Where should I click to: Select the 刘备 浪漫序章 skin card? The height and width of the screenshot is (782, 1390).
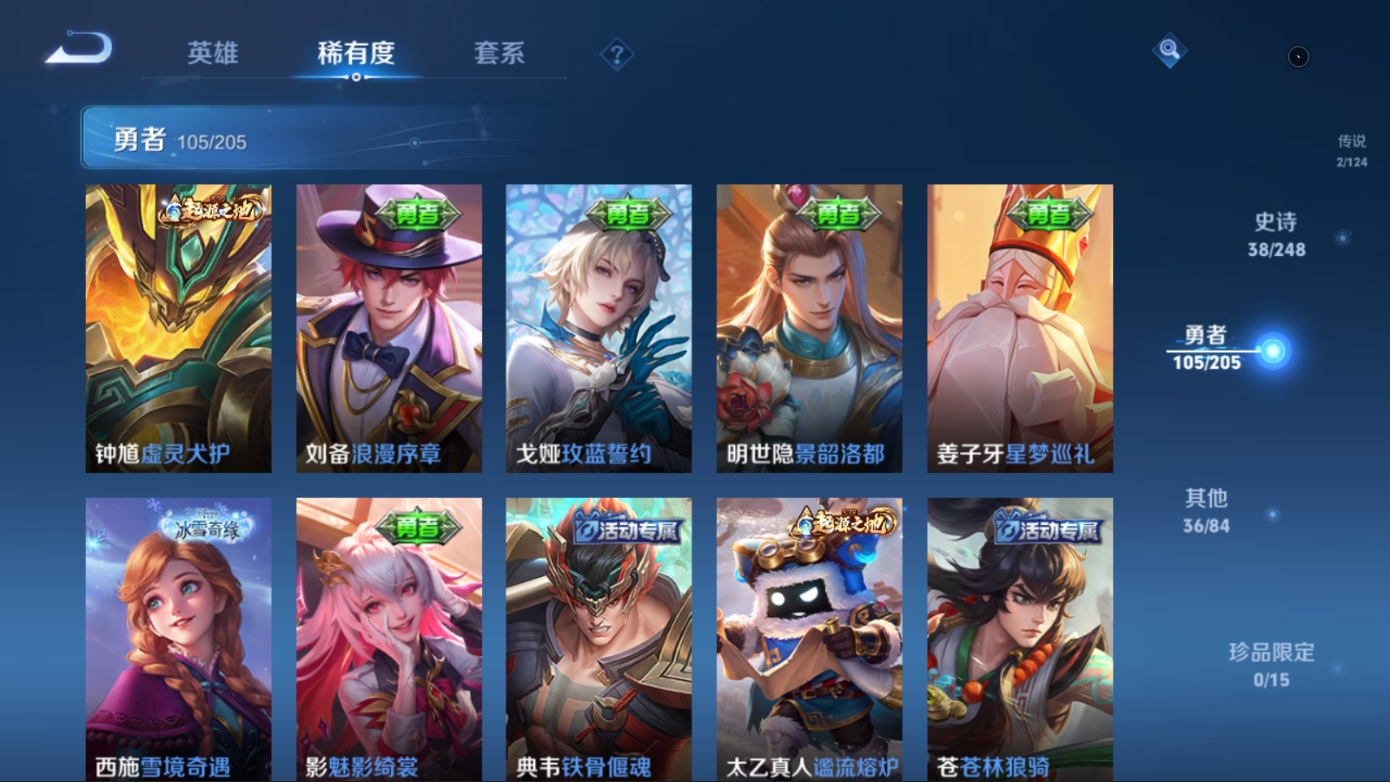389,328
